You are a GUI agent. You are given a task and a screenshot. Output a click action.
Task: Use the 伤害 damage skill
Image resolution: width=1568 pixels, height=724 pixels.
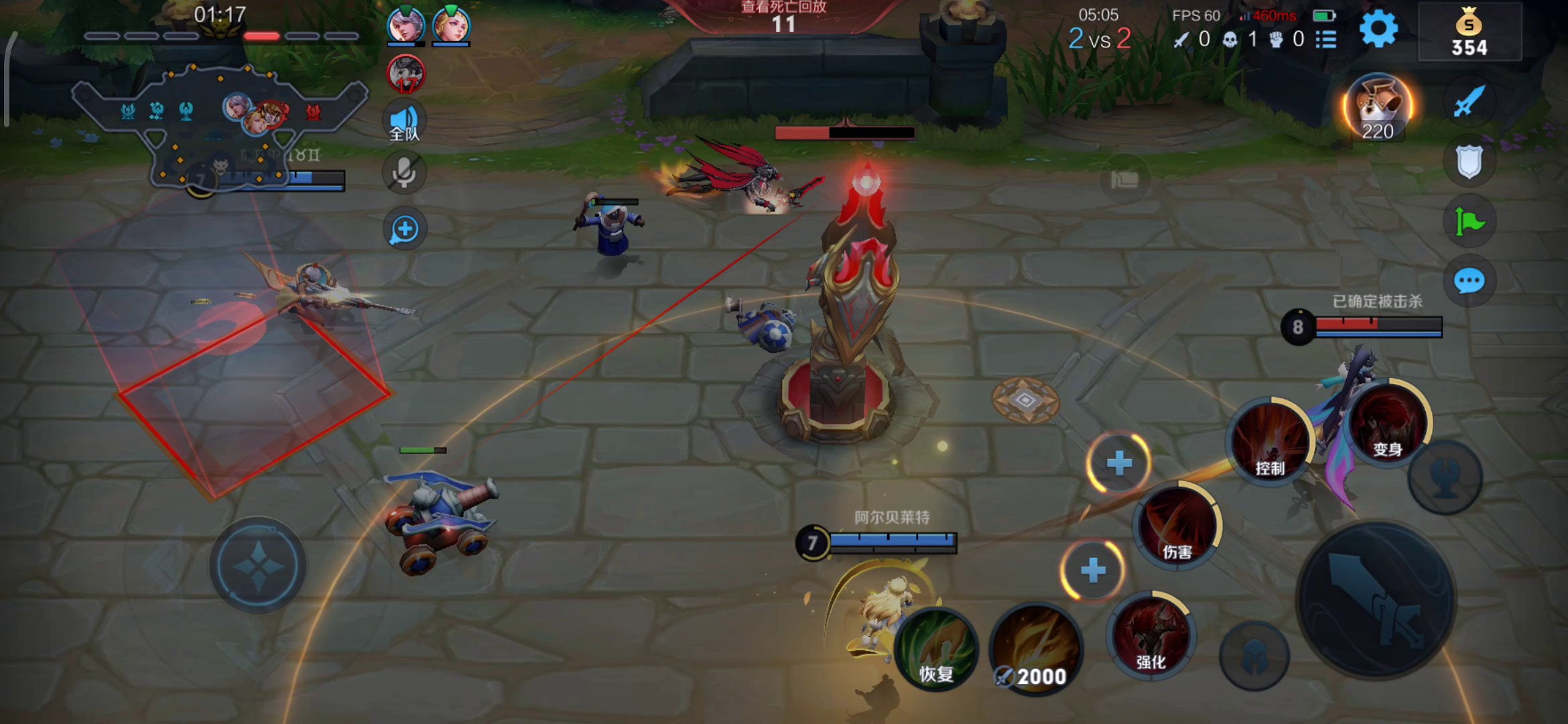(x=1177, y=525)
